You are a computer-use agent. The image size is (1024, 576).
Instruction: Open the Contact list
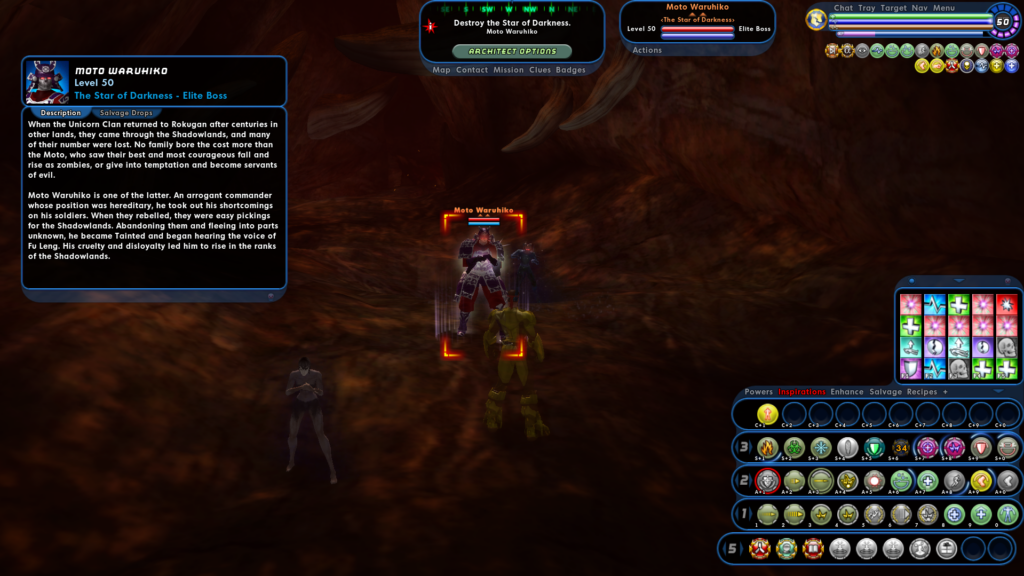tap(472, 70)
